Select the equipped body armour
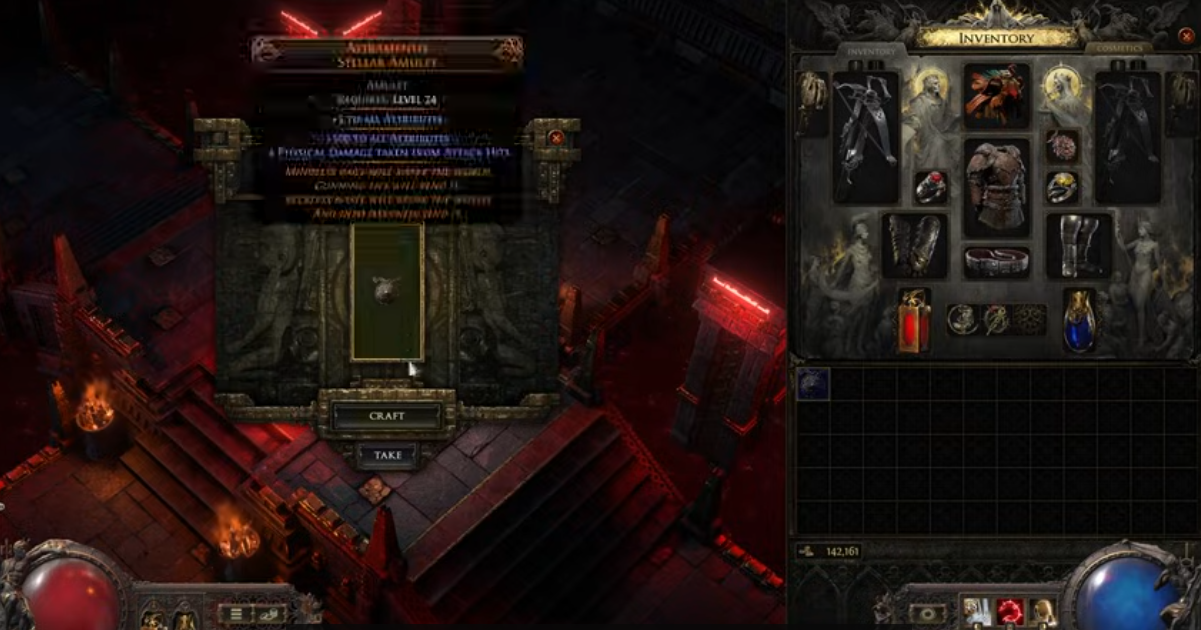Image resolution: width=1201 pixels, height=630 pixels. (996, 187)
